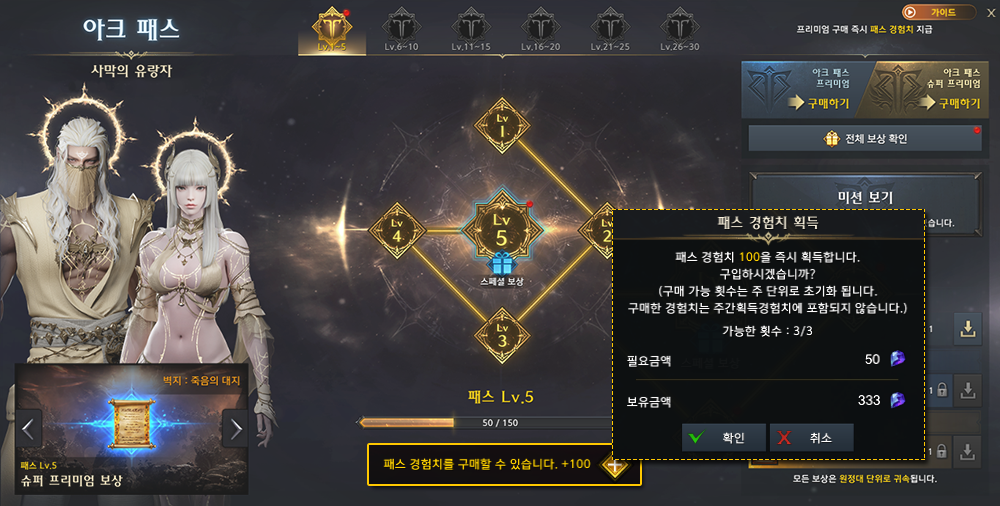Open the 미션 보기 missions panel
The image size is (1000, 506).
865,197
